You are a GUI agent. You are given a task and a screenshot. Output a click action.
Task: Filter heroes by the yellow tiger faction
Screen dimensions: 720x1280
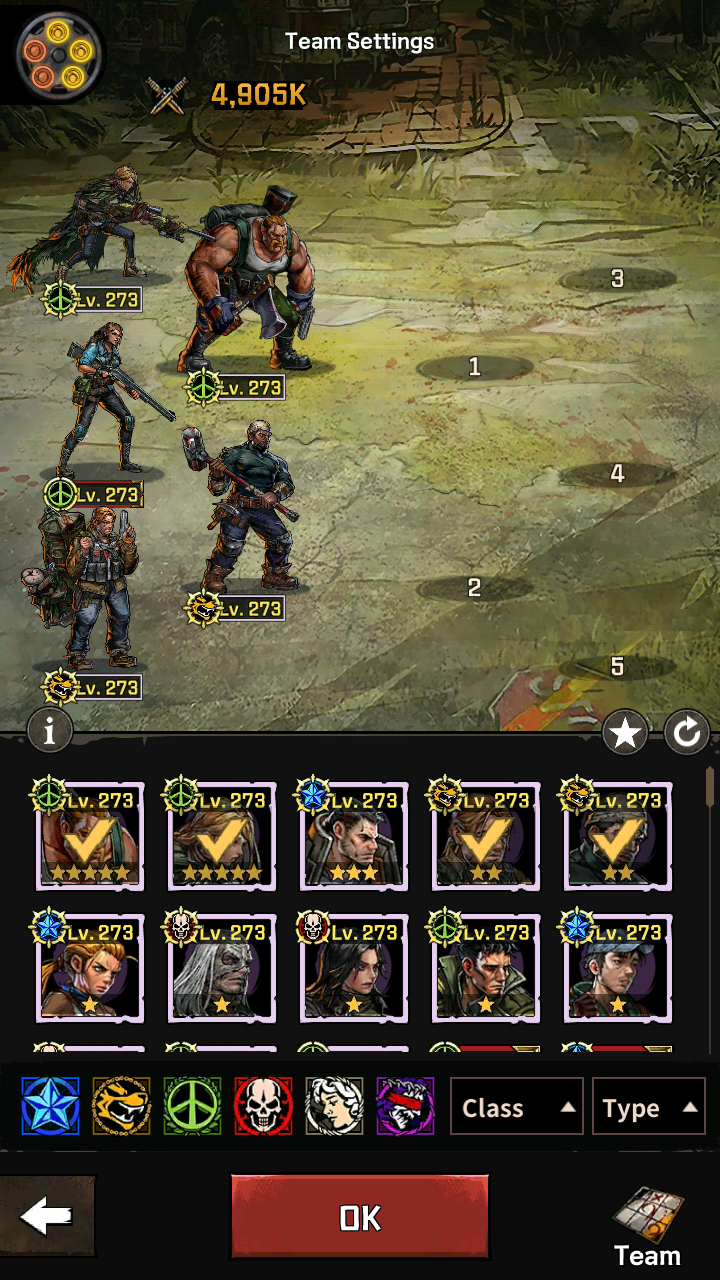point(121,1106)
